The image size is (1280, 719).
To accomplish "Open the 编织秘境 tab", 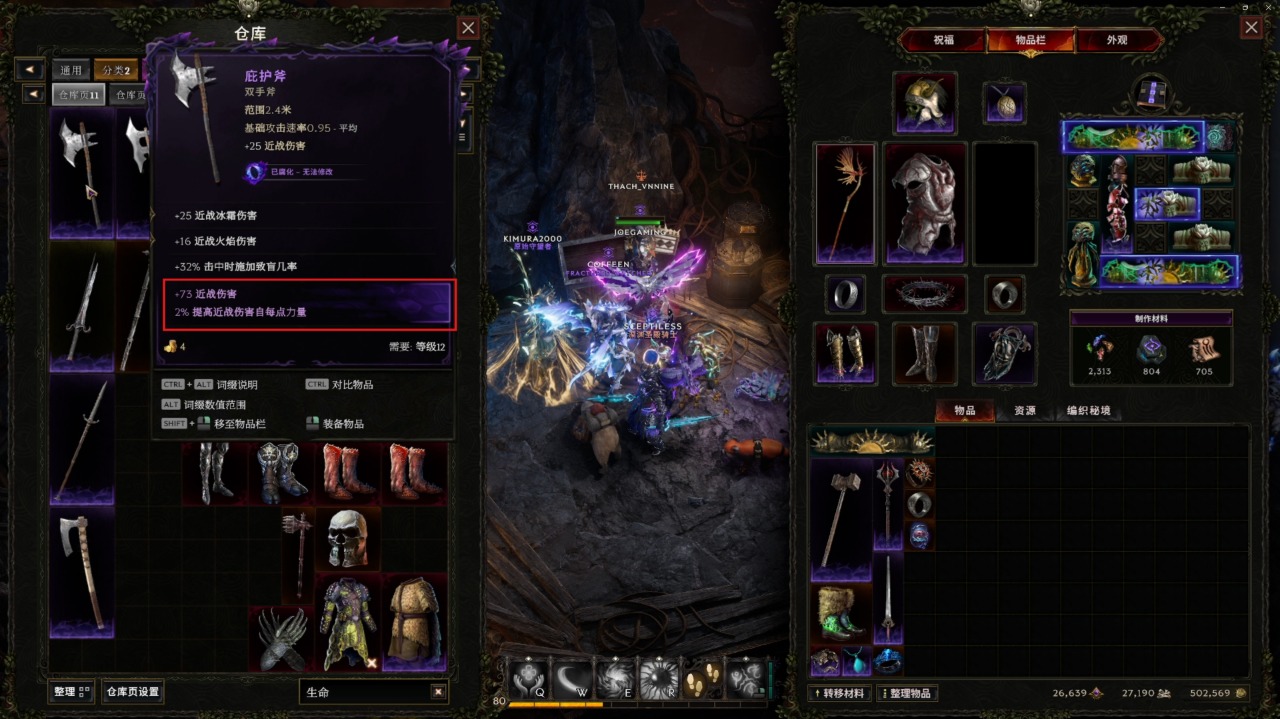I will (1088, 411).
